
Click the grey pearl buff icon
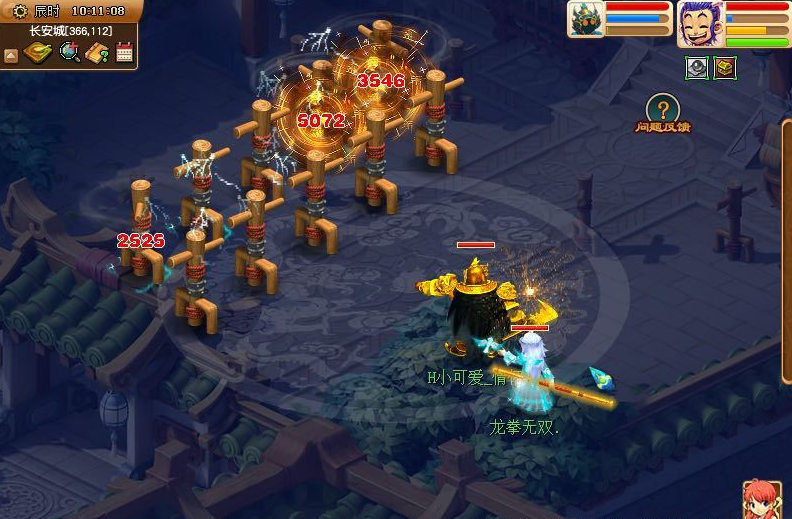696,68
